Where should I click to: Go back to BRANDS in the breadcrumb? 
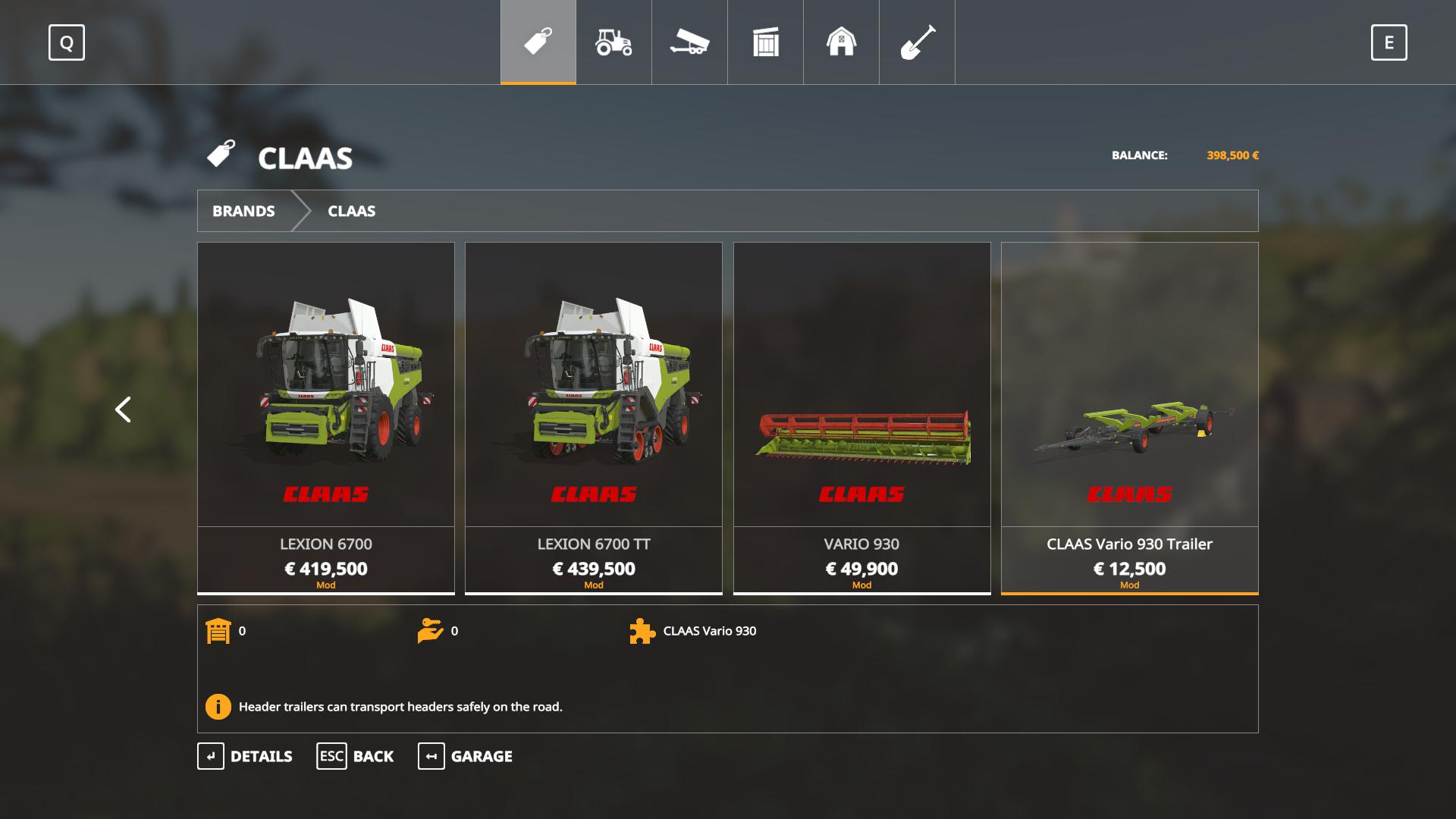pos(243,211)
